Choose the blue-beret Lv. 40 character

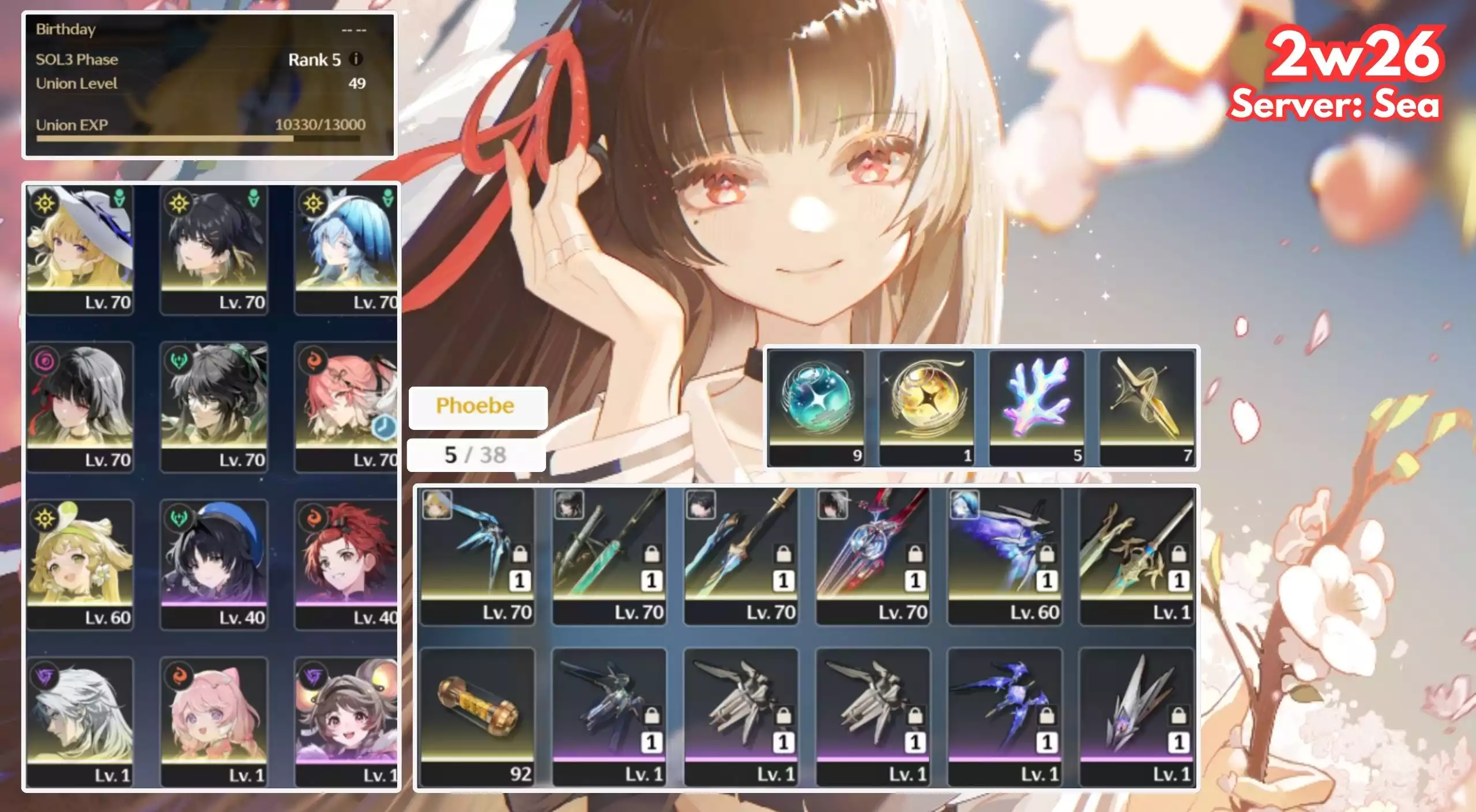[214, 564]
